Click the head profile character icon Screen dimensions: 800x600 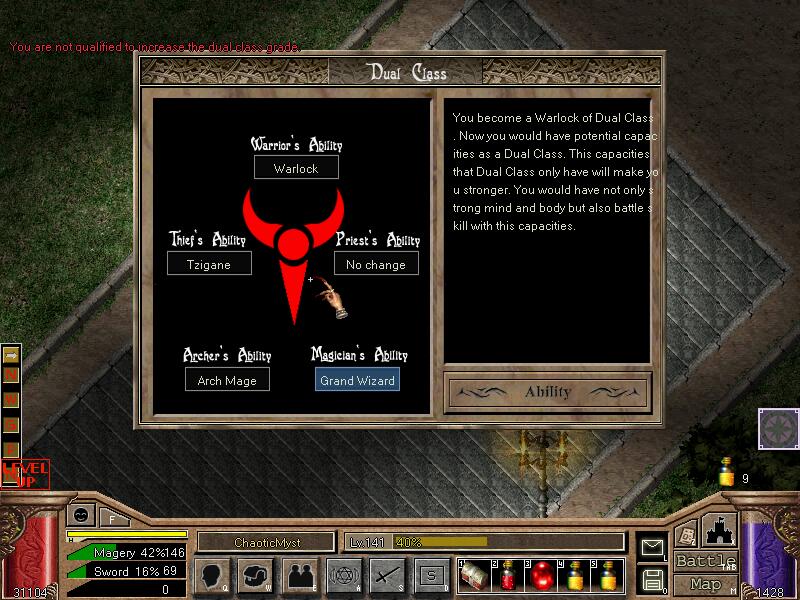(213, 576)
